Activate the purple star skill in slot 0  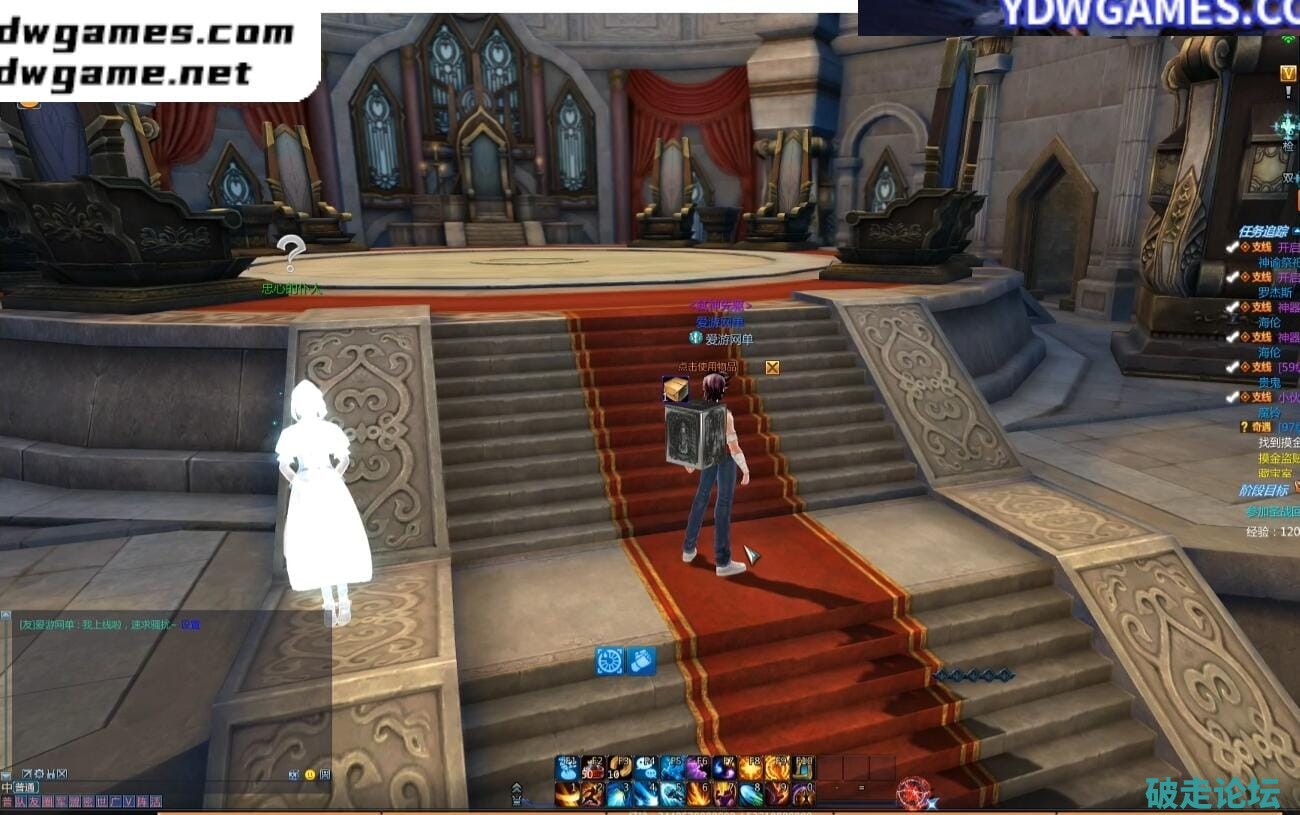click(802, 794)
